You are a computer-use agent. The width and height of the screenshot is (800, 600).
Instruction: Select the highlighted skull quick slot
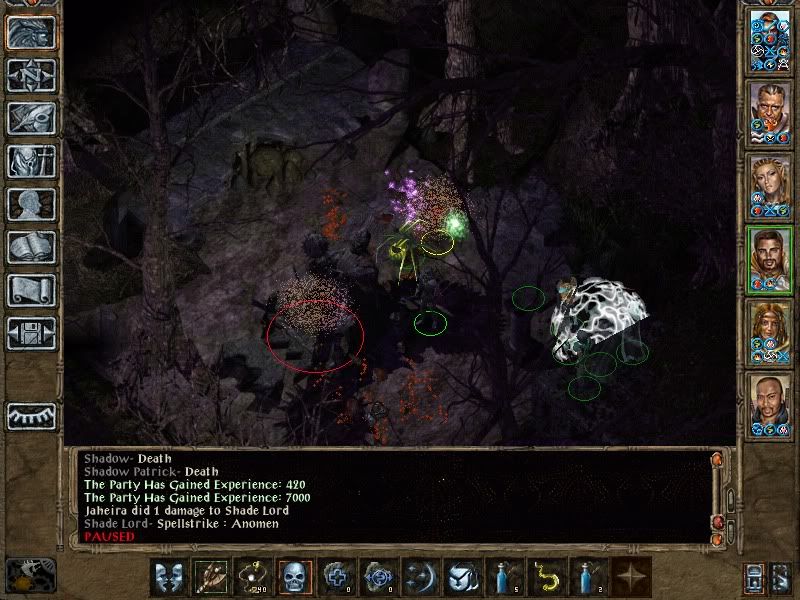click(x=295, y=577)
